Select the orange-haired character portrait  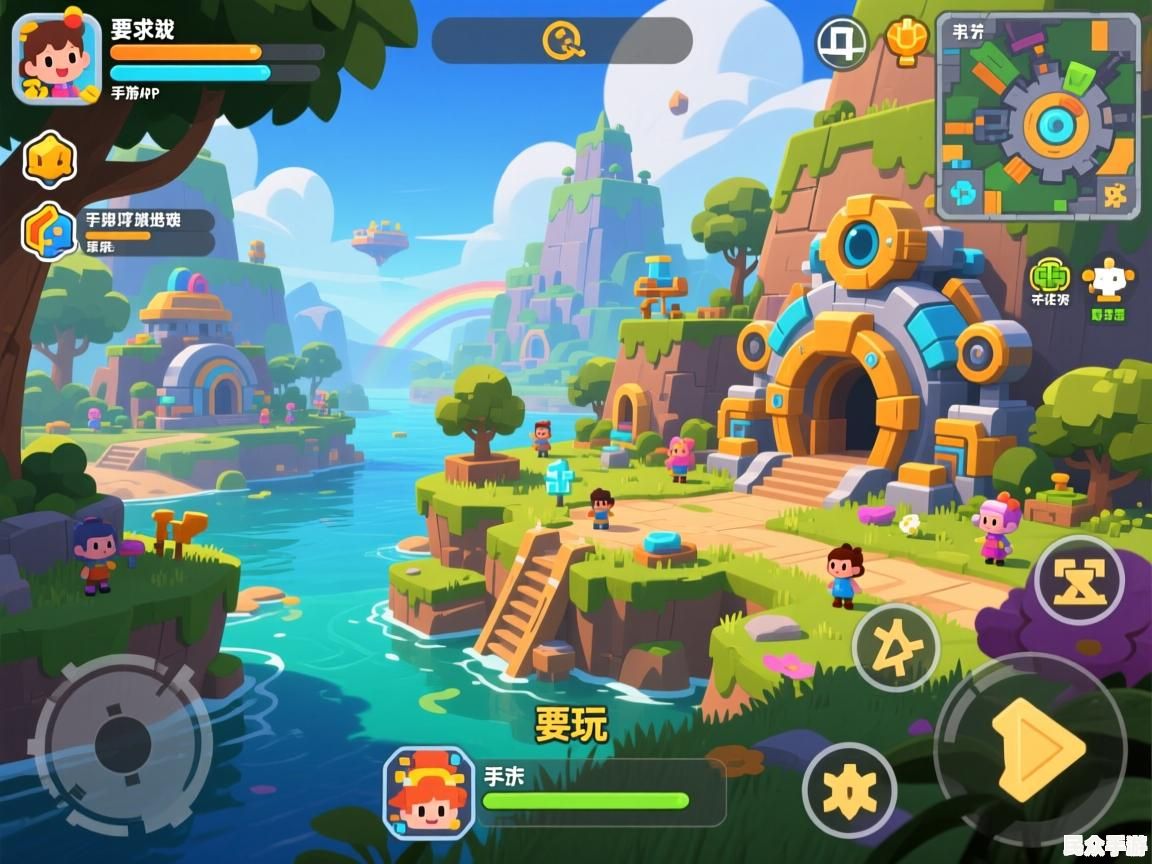pos(428,792)
